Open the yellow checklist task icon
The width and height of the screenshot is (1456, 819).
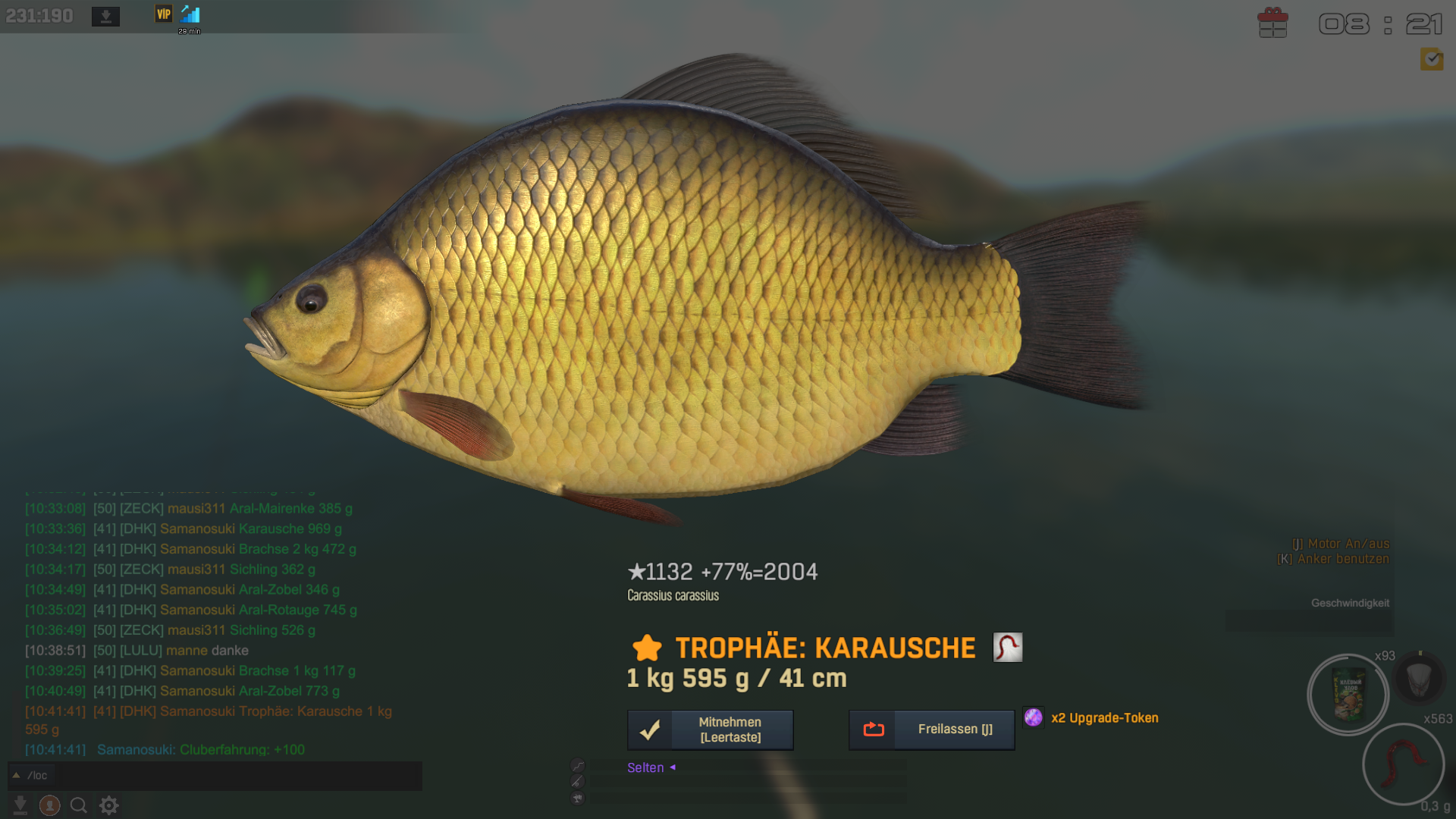click(1432, 58)
